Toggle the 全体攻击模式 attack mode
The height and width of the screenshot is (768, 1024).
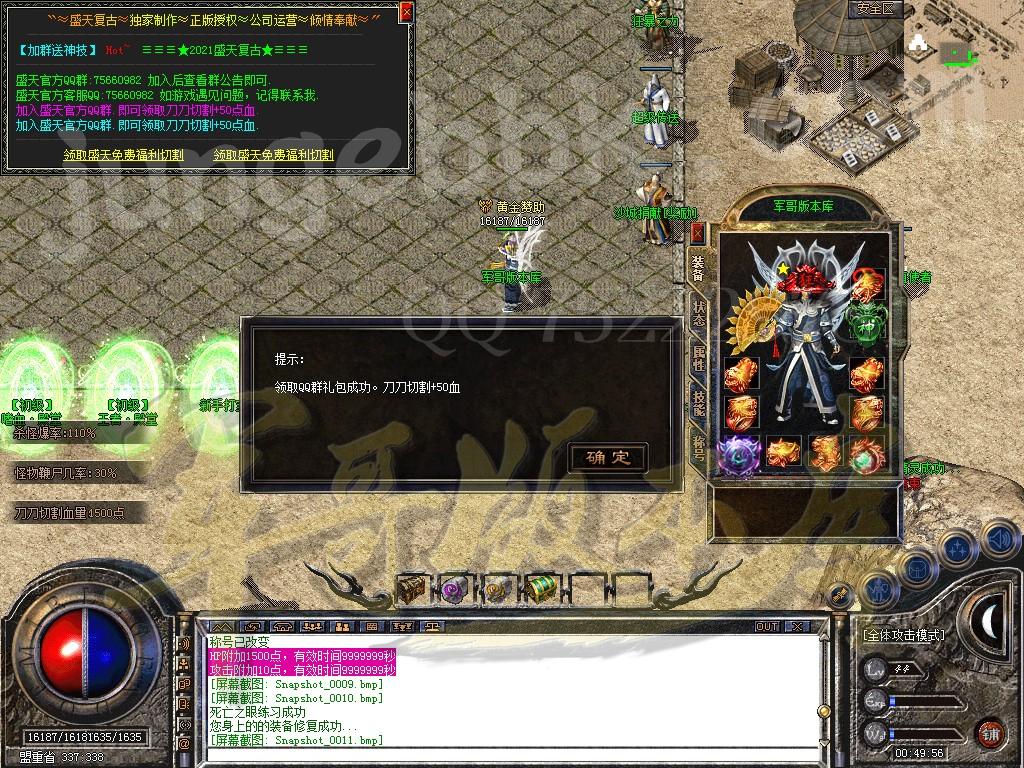pos(904,635)
